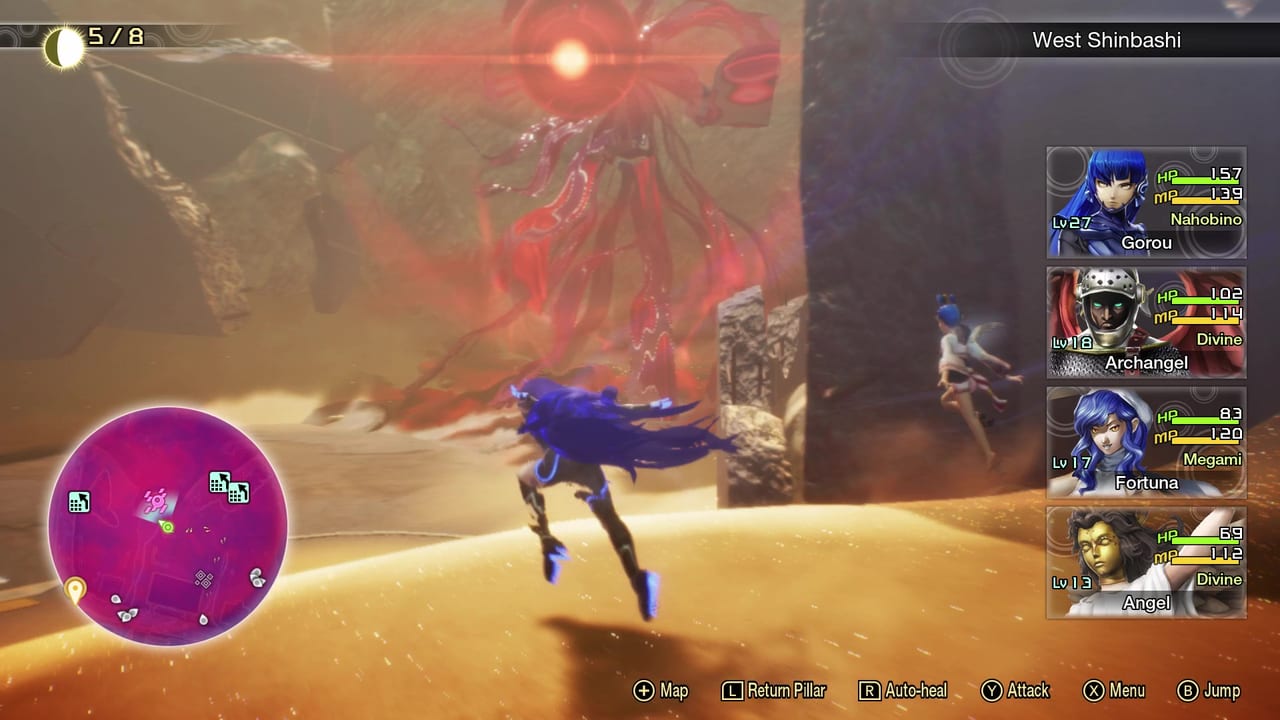1280x720 pixels.
Task: Click the leftmost building icon on the minimap
Action: click(x=79, y=502)
